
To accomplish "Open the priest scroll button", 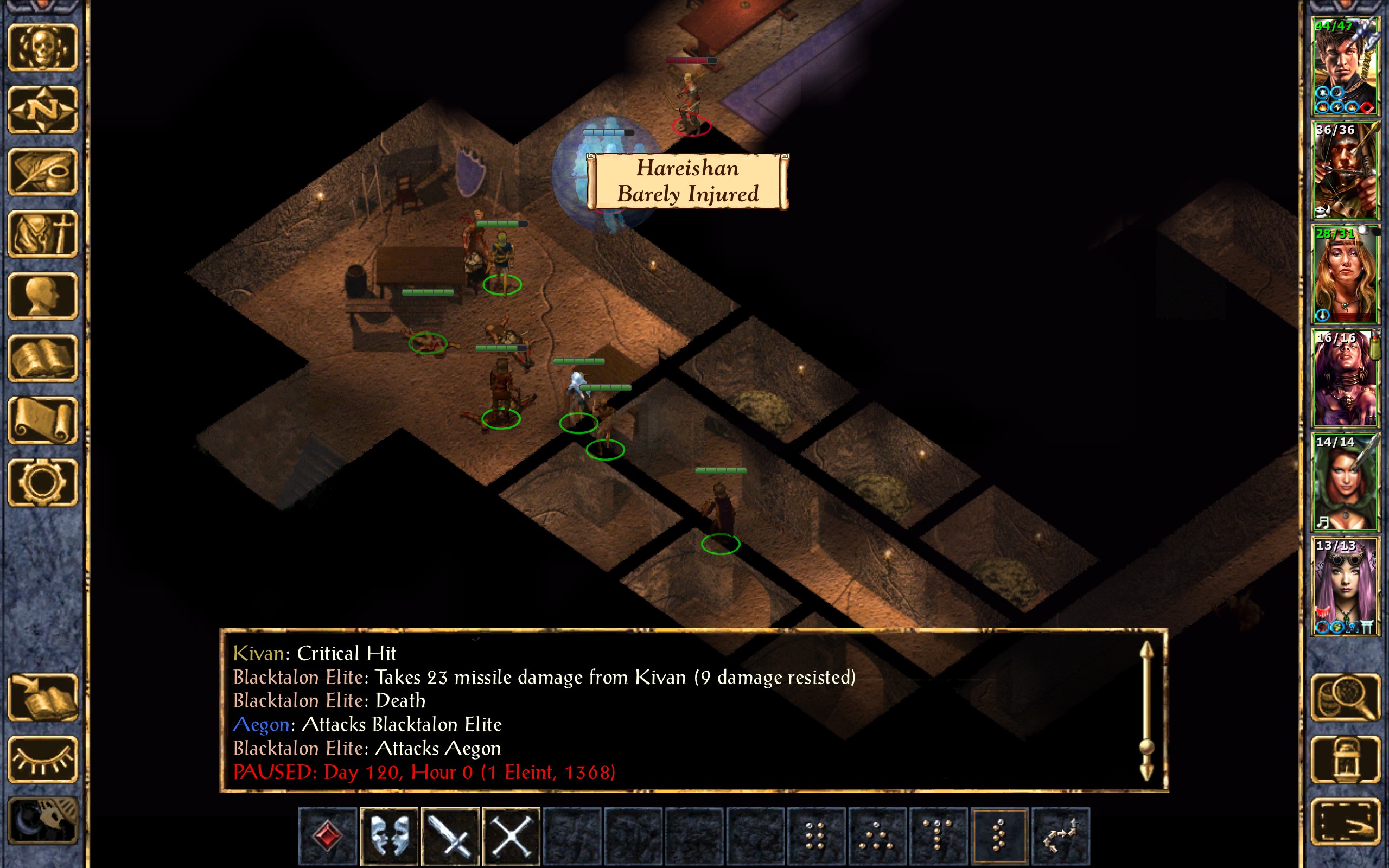I will tap(43, 421).
